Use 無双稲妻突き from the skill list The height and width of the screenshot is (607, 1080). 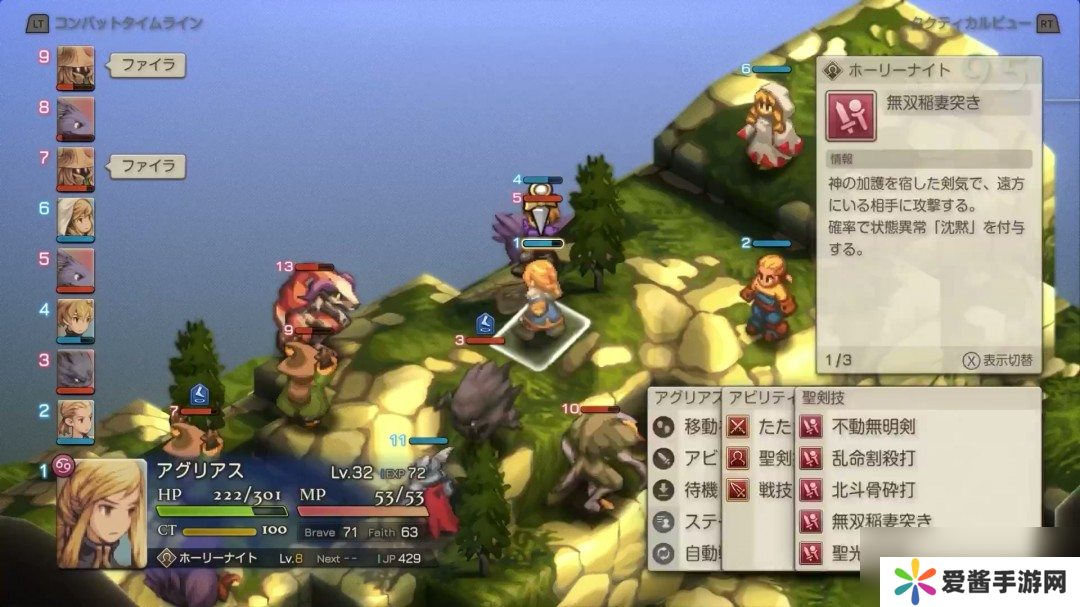[x=880, y=521]
